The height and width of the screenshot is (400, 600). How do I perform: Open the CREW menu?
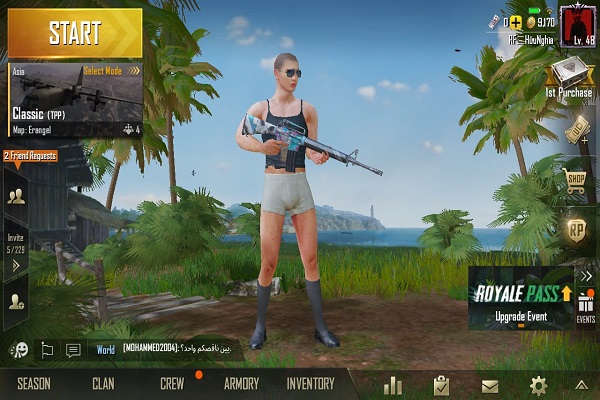coord(172,384)
